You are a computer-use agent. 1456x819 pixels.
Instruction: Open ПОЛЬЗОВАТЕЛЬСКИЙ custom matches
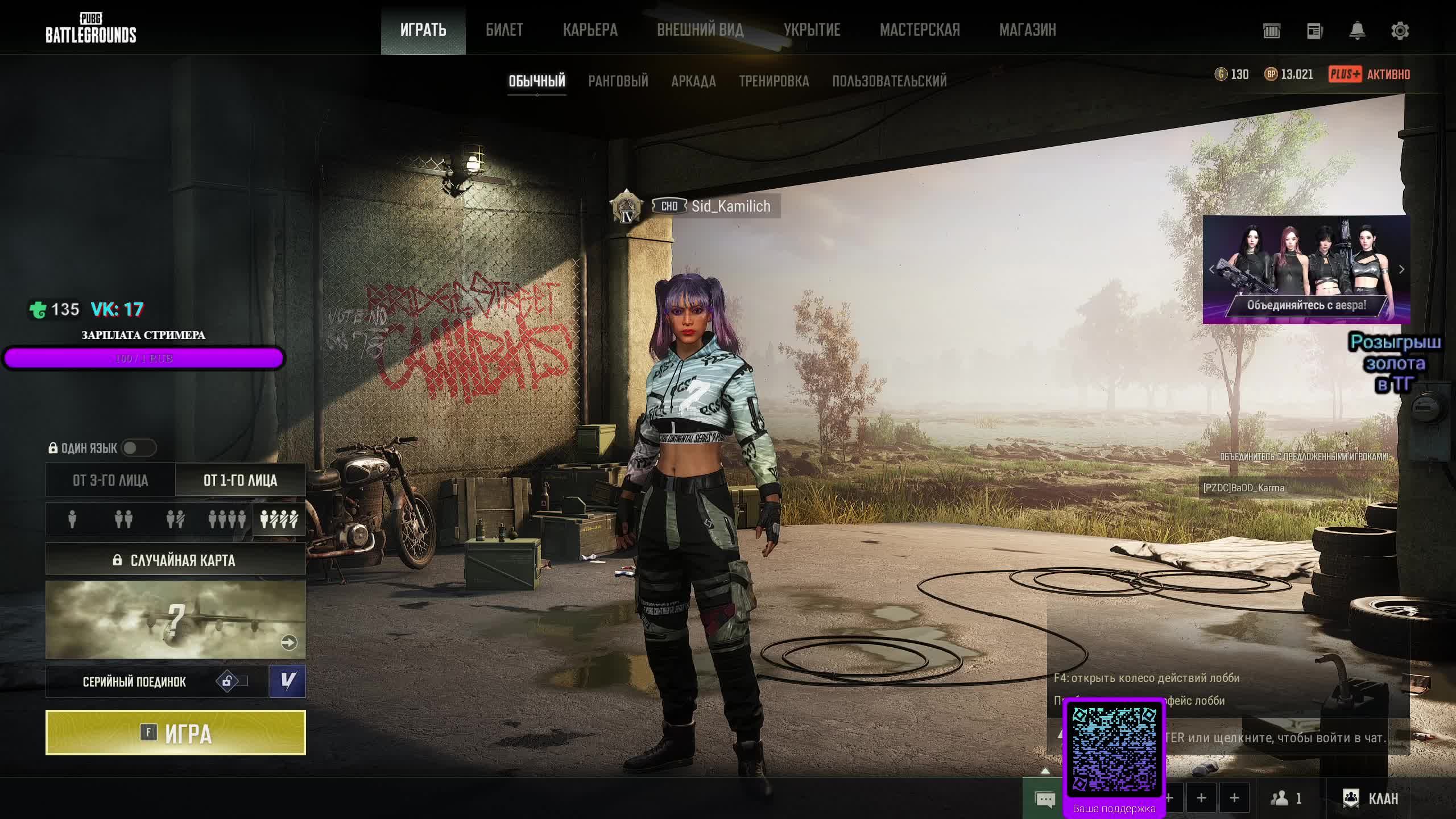pos(889,81)
